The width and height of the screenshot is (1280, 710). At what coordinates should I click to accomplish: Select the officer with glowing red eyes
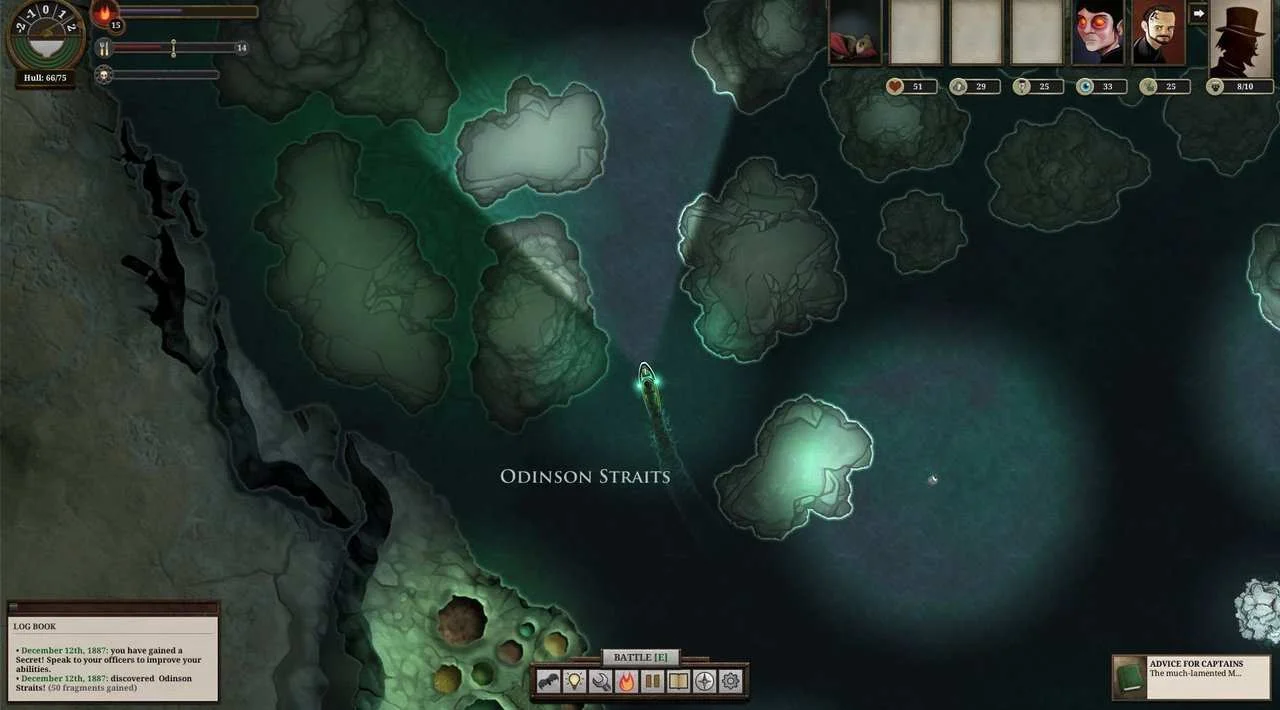1097,33
